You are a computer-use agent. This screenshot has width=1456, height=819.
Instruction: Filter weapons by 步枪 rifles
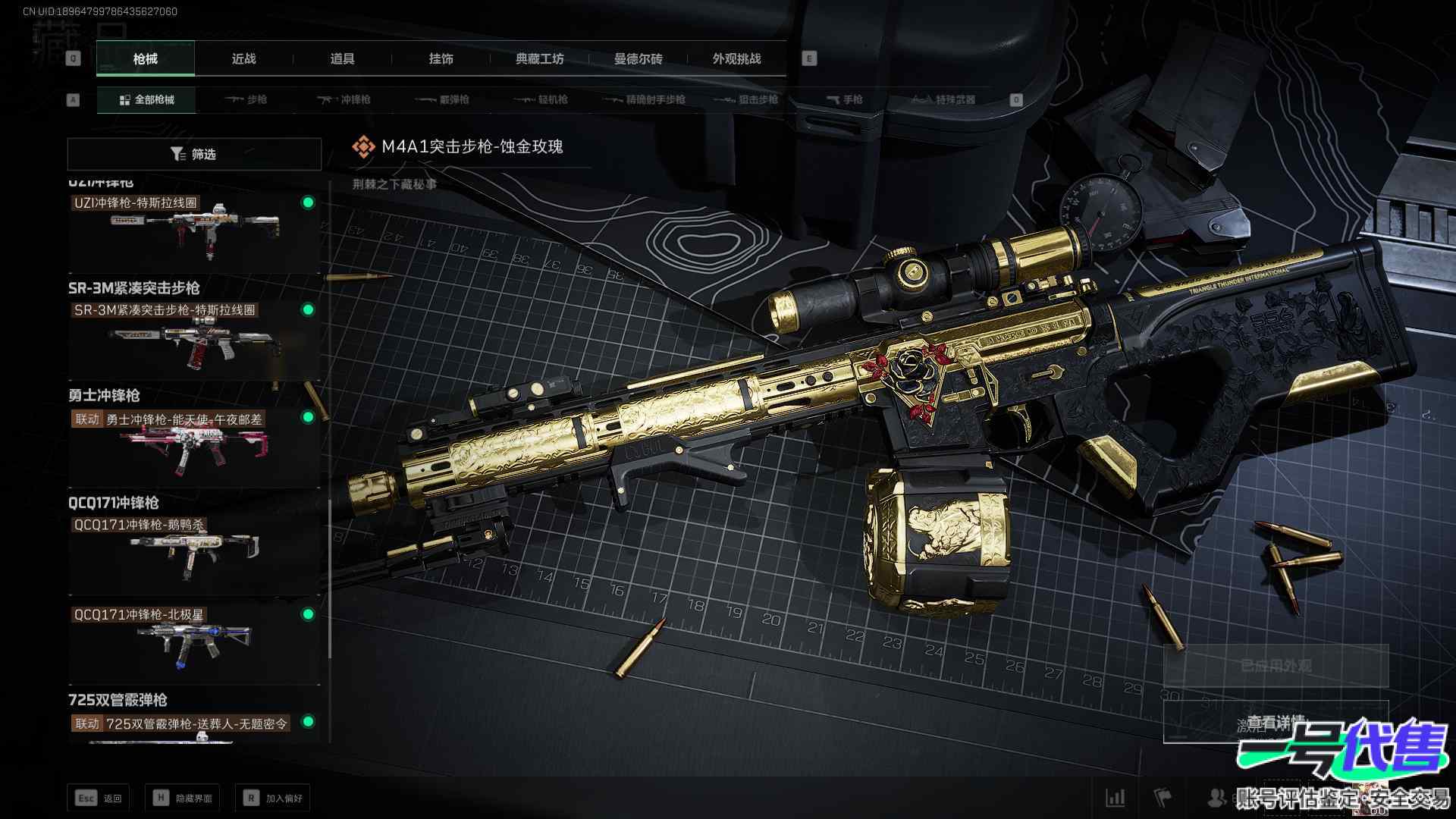246,100
